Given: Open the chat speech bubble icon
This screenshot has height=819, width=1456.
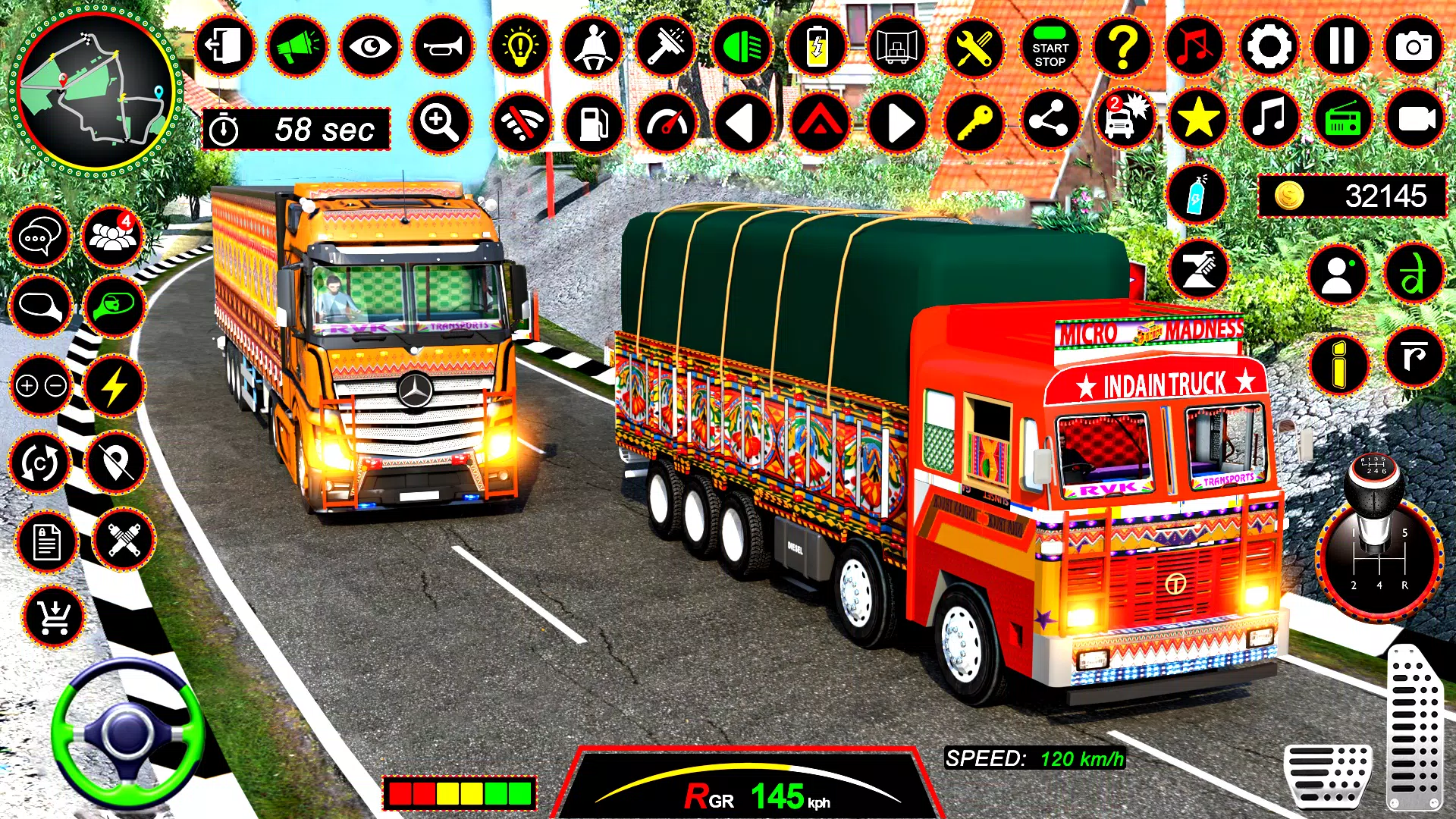Looking at the screenshot, I should point(39,237).
